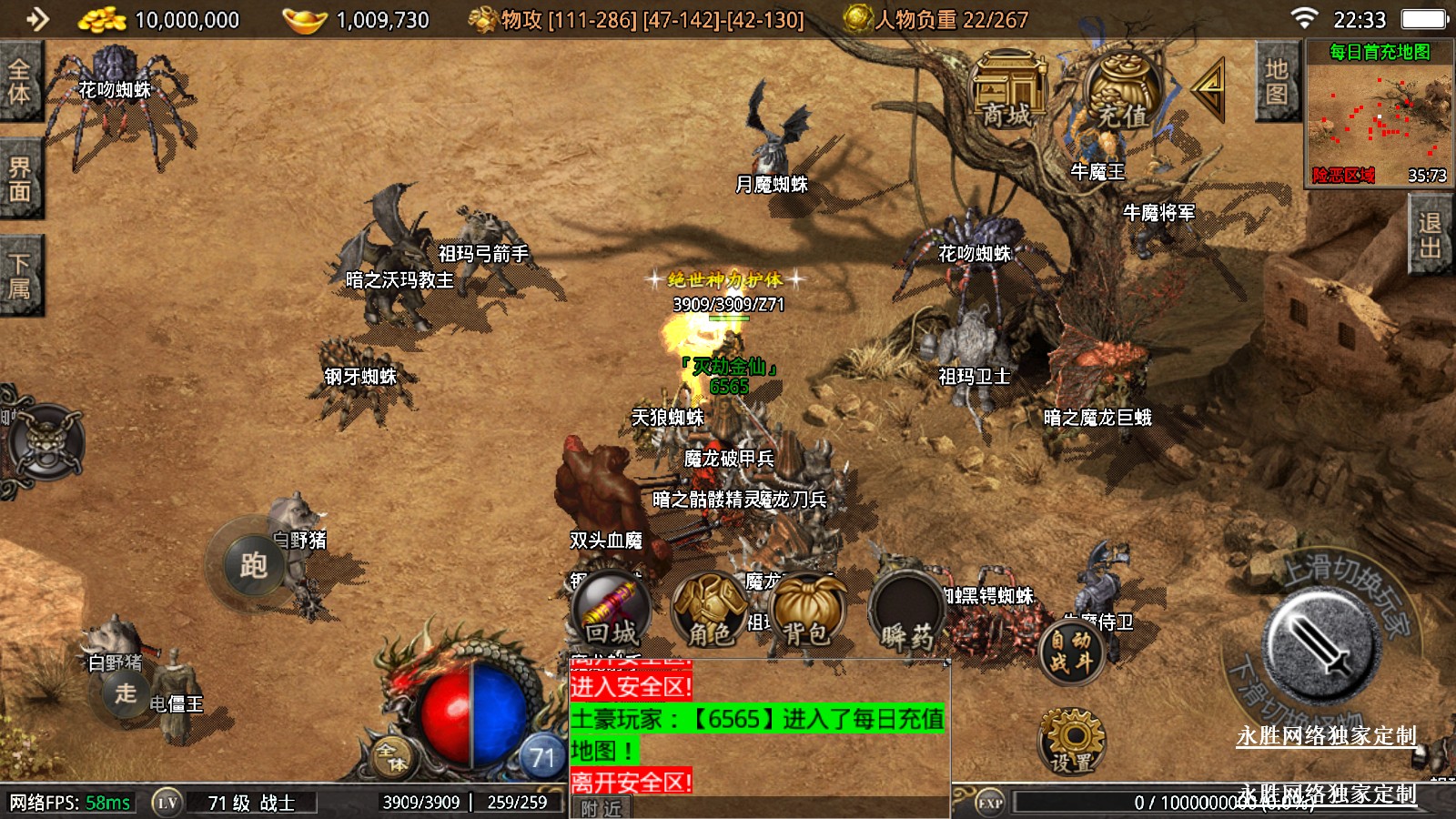
Task: Open the 设置 settings gear
Action: click(x=1072, y=740)
